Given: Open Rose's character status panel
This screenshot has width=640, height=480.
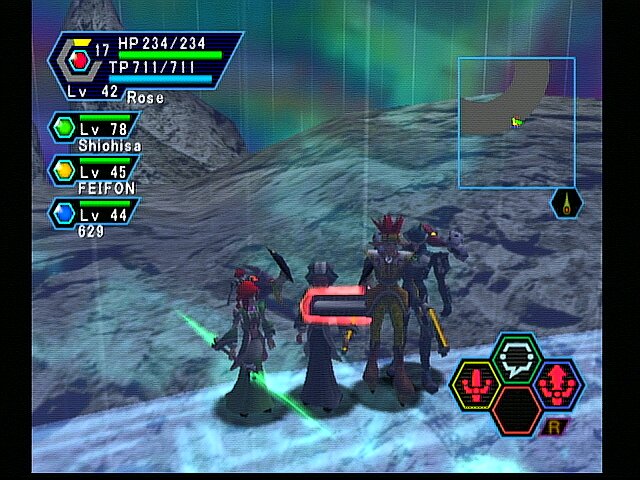Looking at the screenshot, I should [145, 65].
